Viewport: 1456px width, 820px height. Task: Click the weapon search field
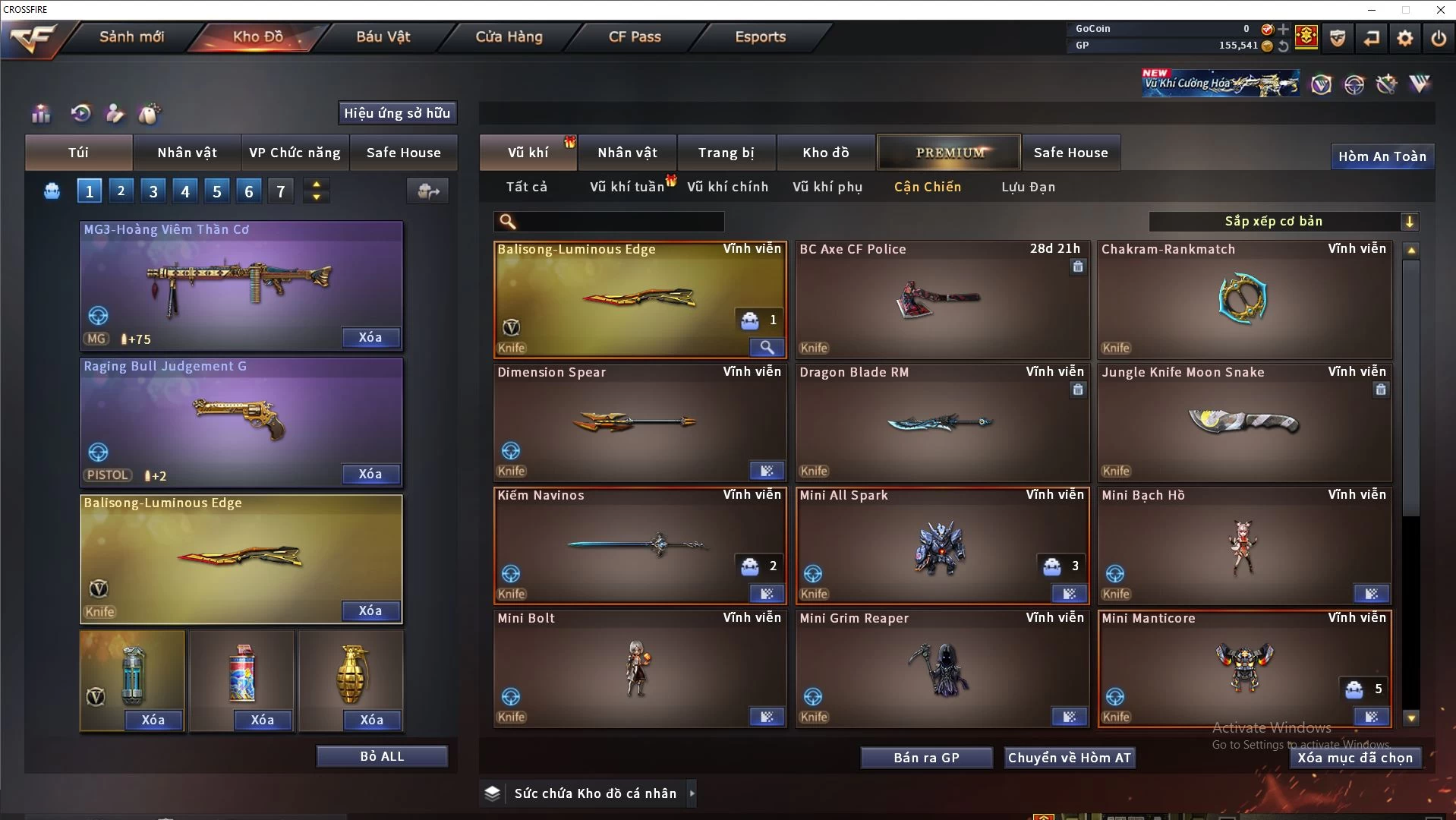tap(619, 221)
